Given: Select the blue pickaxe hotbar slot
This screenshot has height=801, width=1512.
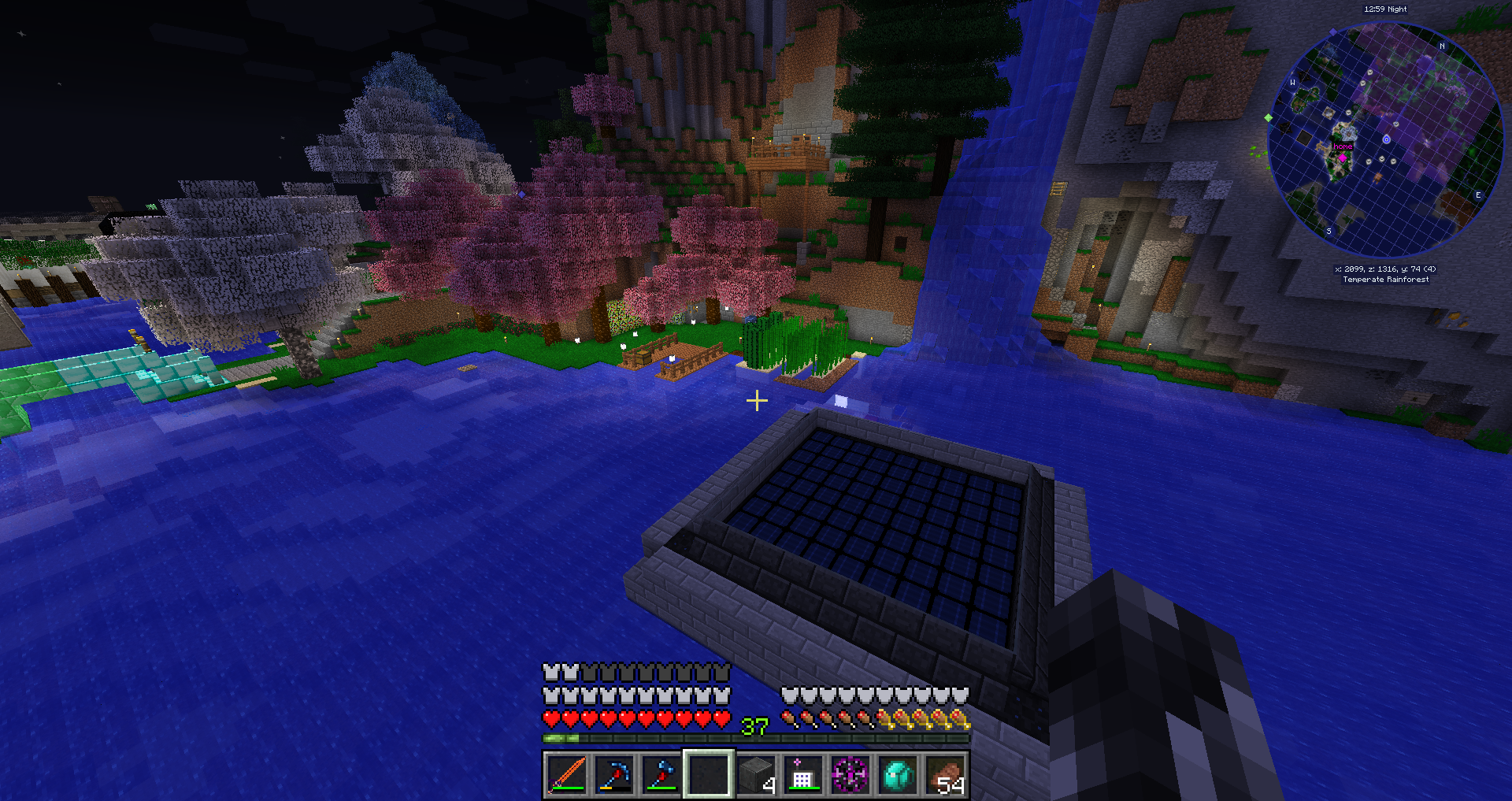Looking at the screenshot, I should pyautogui.click(x=614, y=774).
